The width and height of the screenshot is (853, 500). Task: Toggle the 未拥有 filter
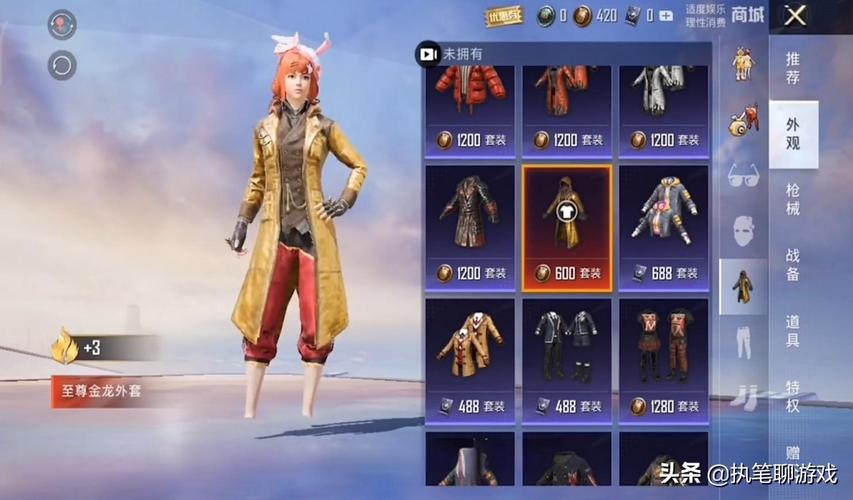(x=428, y=54)
